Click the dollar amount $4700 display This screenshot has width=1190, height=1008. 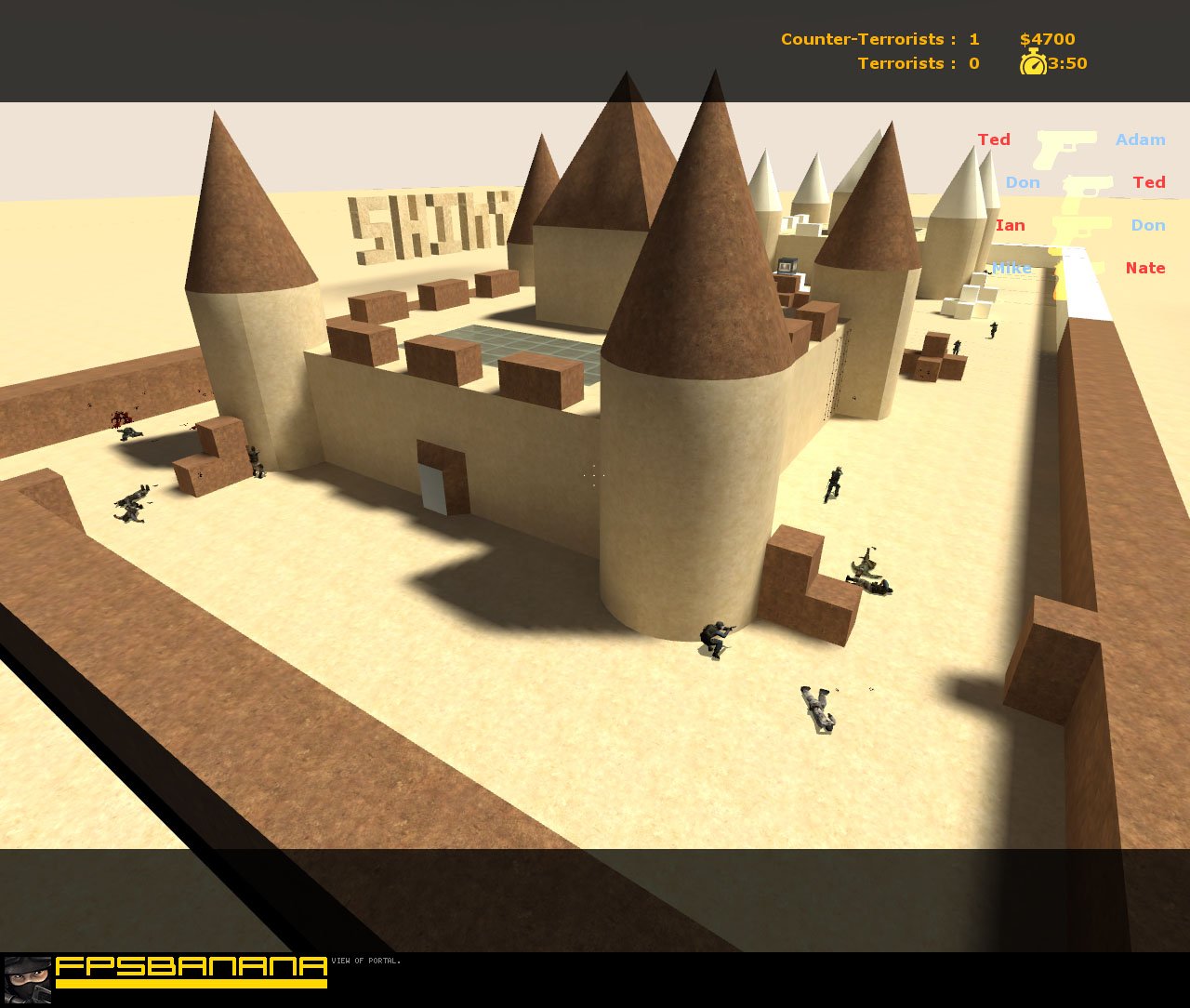pos(1047,39)
